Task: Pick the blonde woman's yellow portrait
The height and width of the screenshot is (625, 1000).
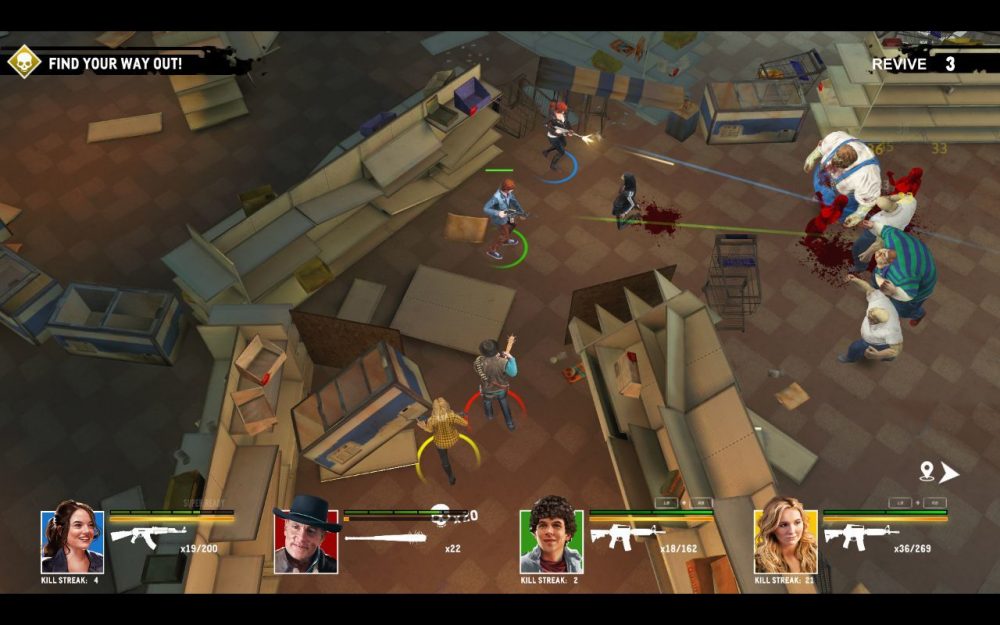Action: coord(785,541)
